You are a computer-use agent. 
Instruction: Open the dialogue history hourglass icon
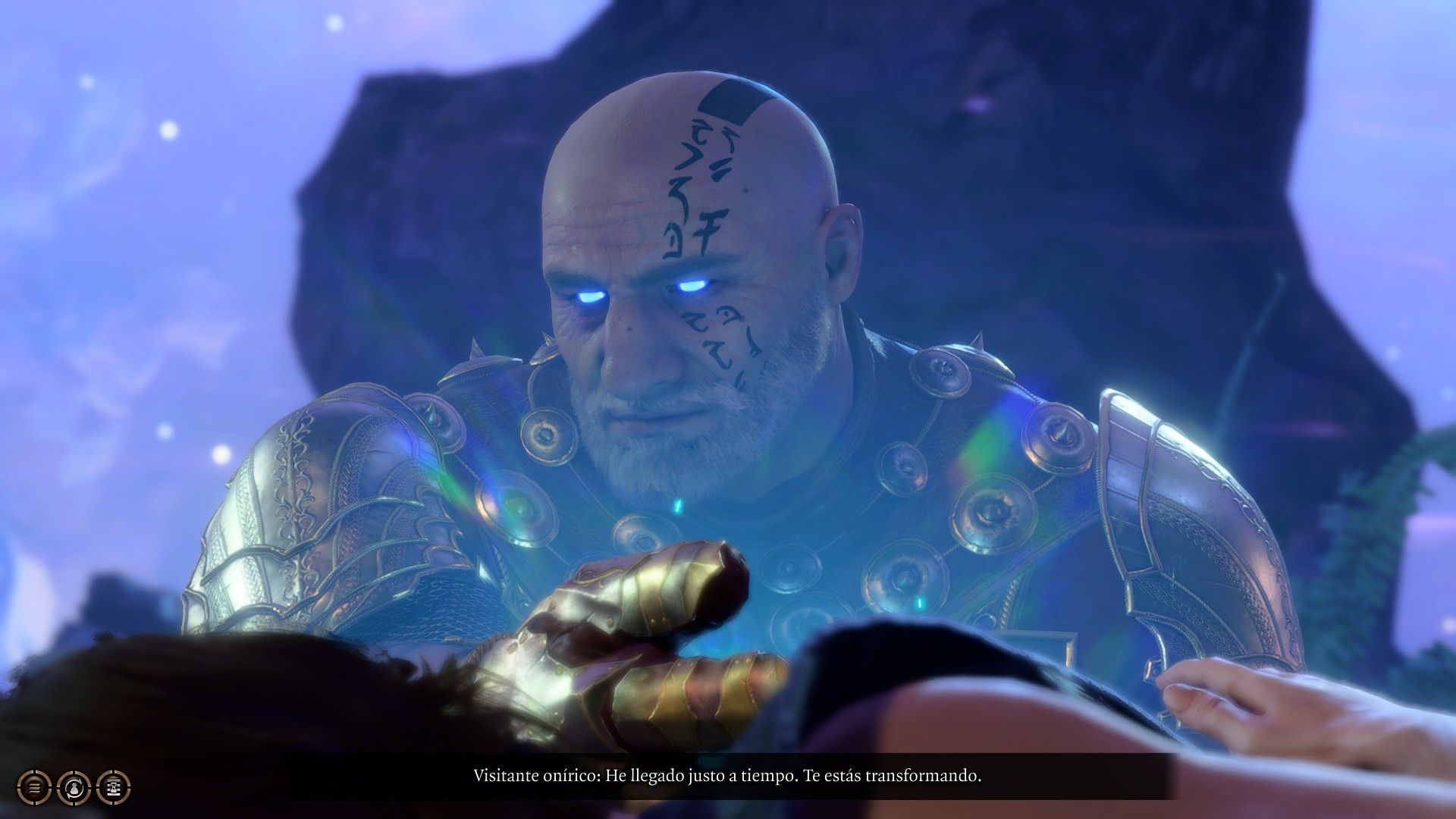coord(114,788)
